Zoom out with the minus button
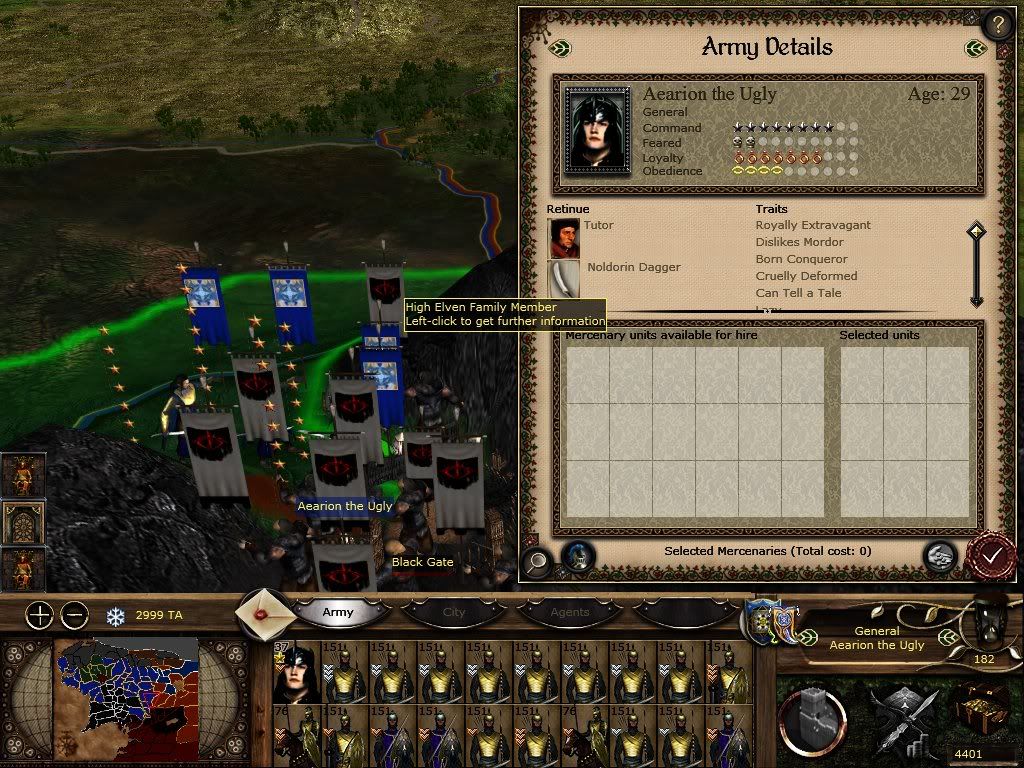 pyautogui.click(x=73, y=615)
